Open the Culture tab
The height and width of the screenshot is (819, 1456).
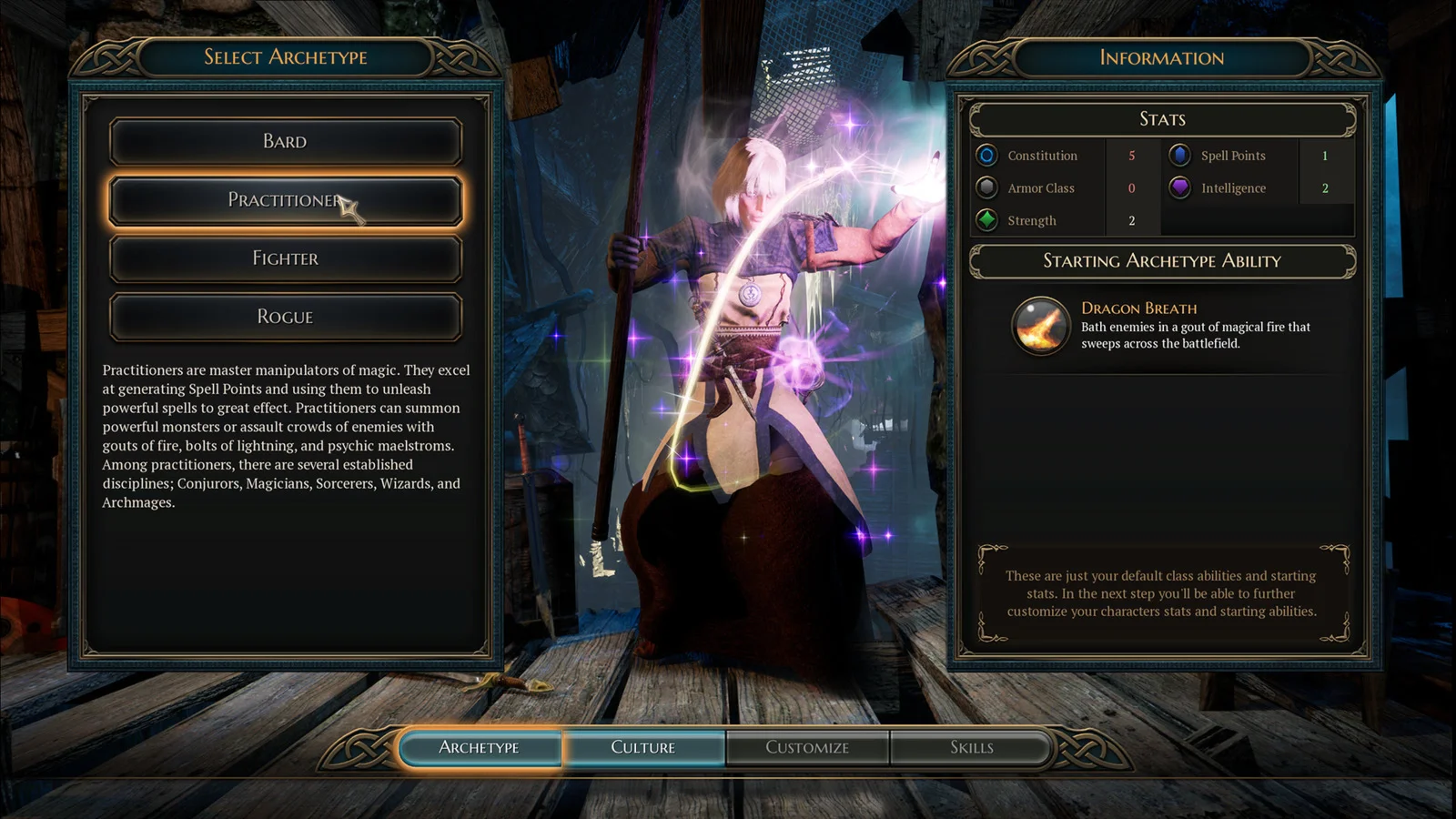643,748
